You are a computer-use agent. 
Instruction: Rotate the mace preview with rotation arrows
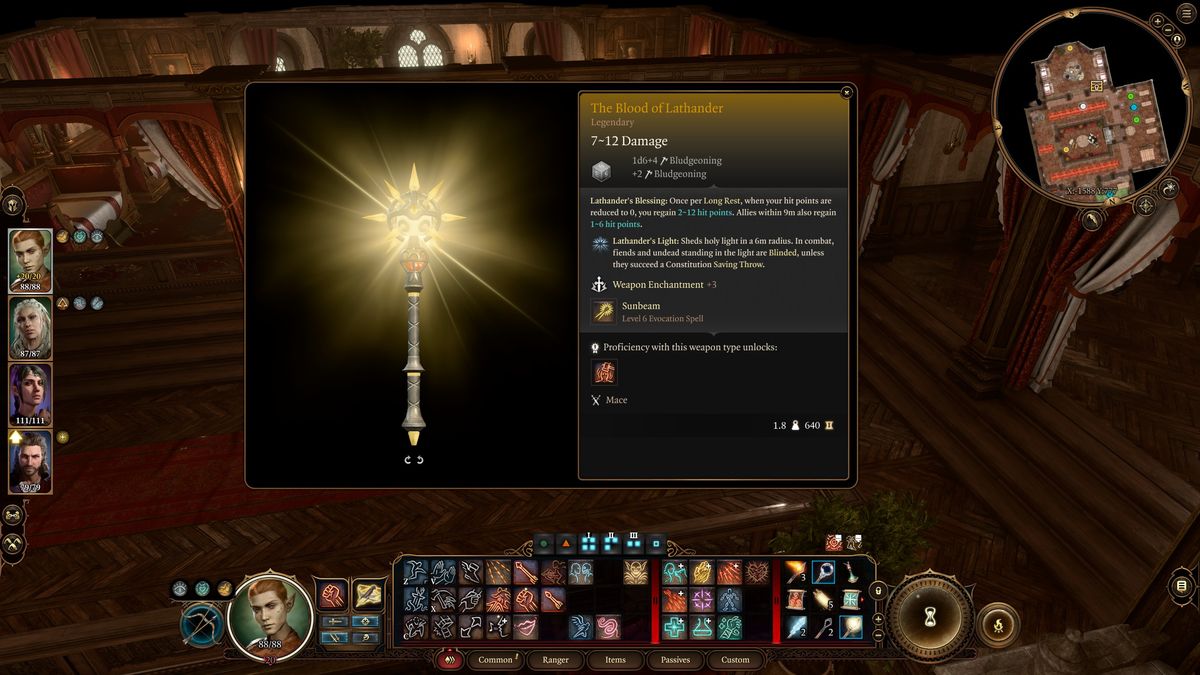(414, 460)
